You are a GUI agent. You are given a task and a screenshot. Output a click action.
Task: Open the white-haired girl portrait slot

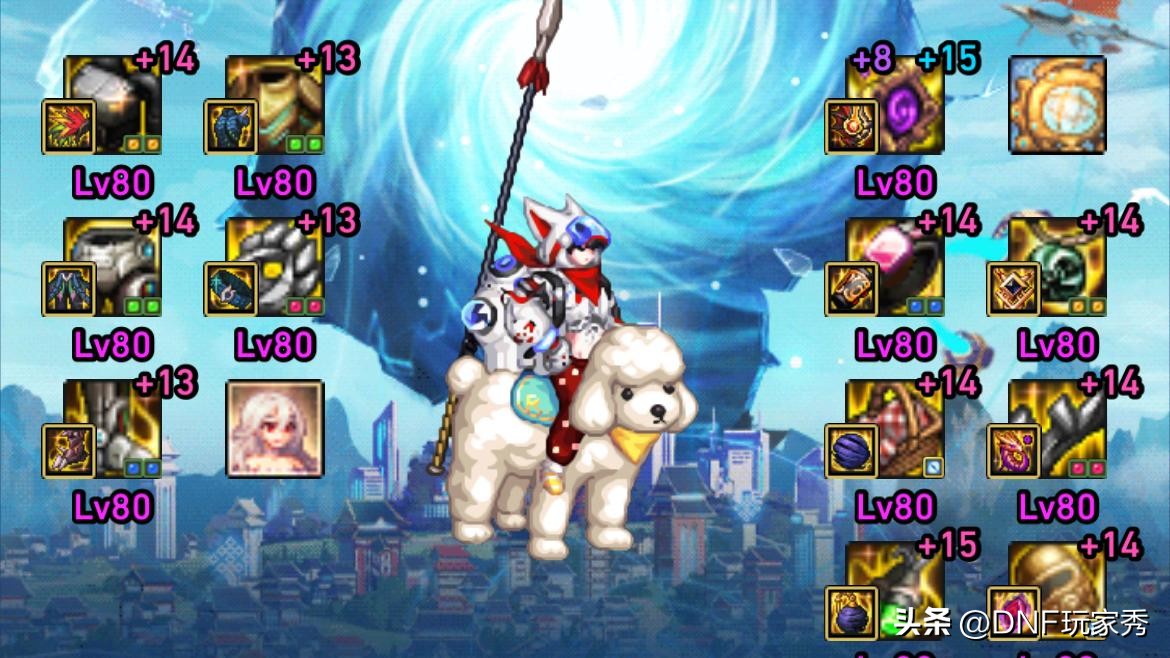(274, 429)
